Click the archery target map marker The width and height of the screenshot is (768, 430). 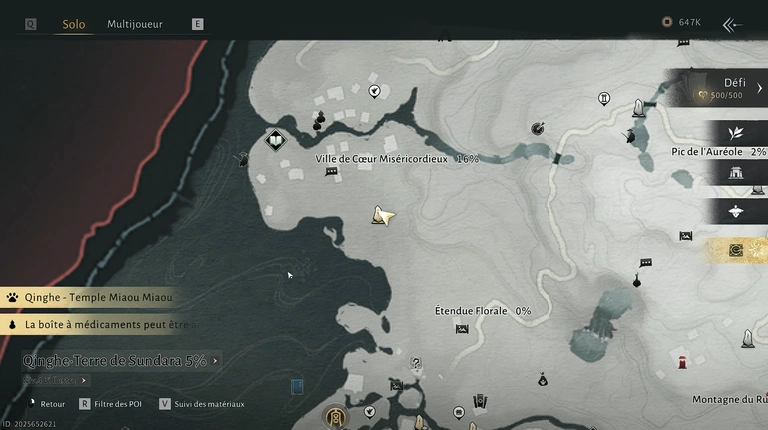pos(538,127)
